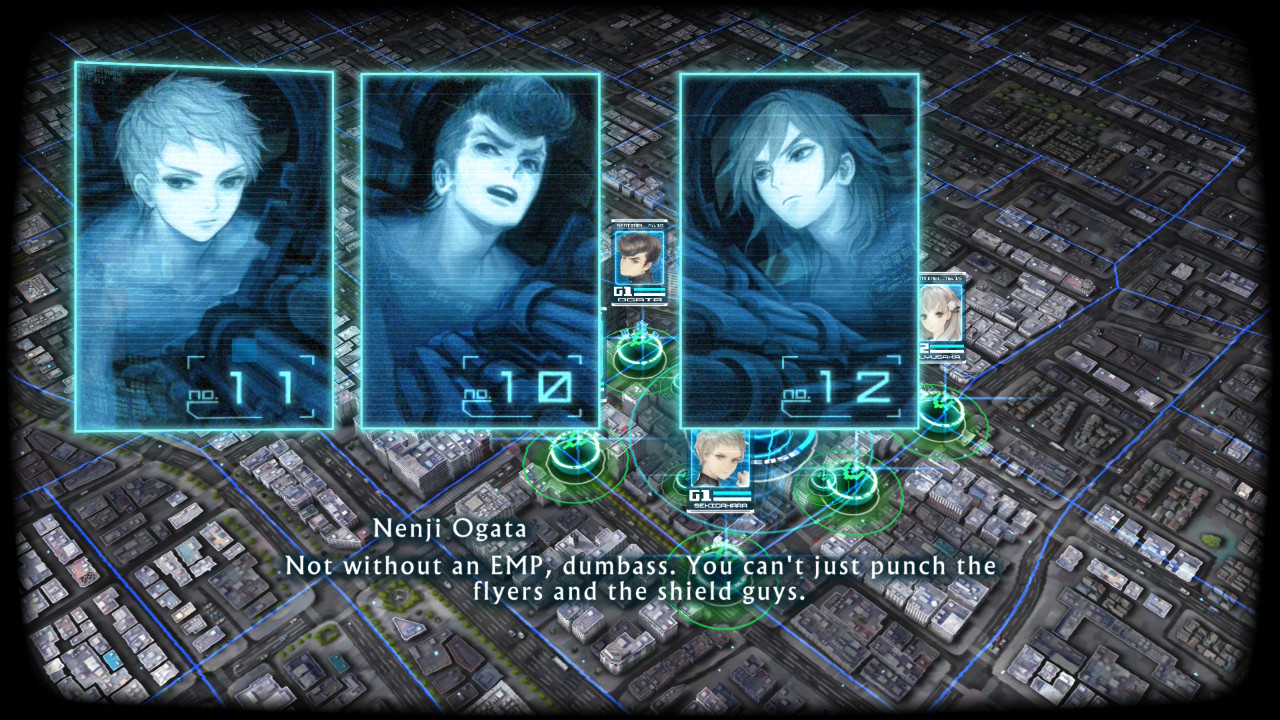Screen dimensions: 1280x720
Task: Choose the No. 10 pilot panel
Action: point(480,250)
